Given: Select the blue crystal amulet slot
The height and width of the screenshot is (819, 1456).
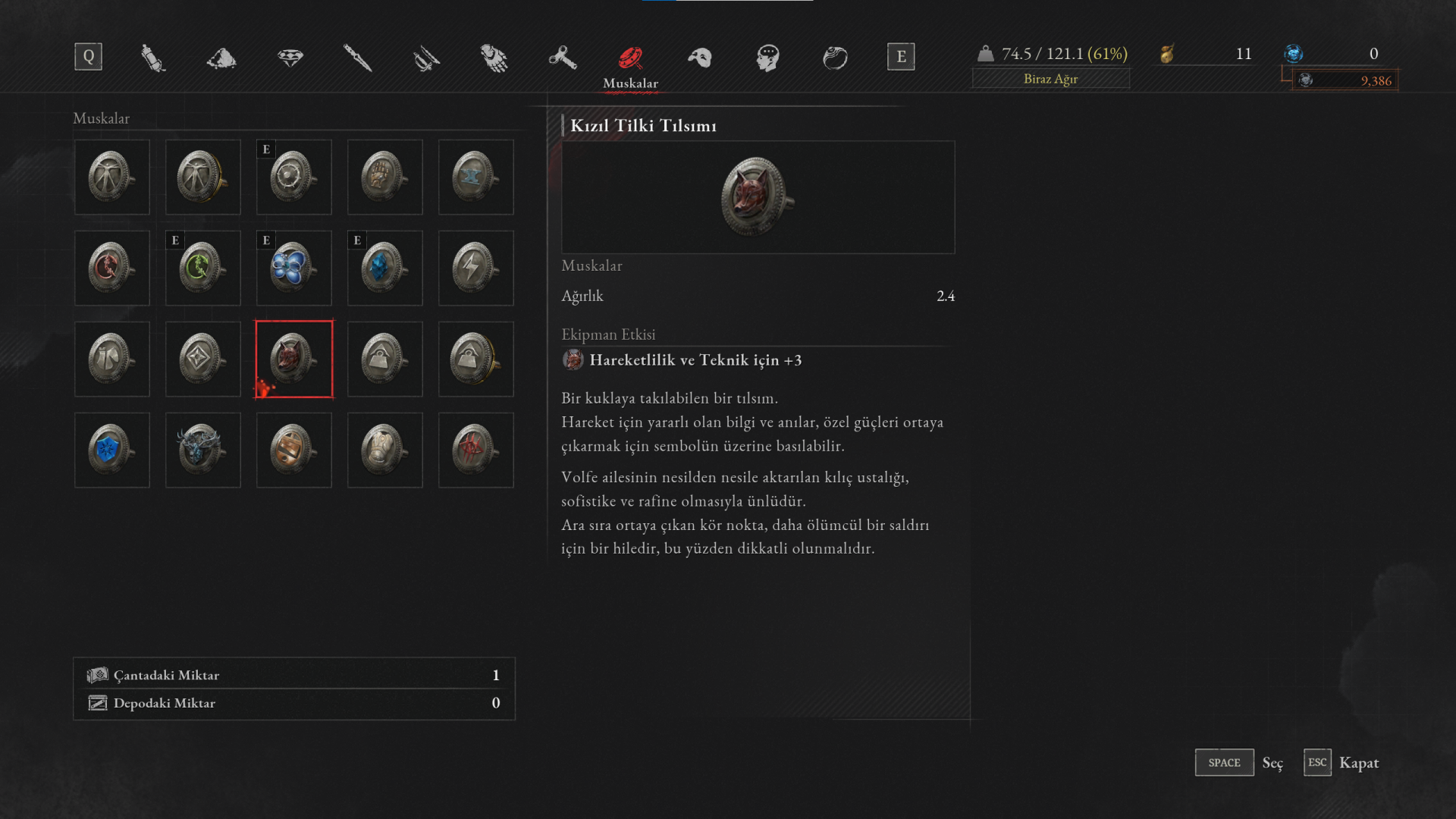Looking at the screenshot, I should click(385, 268).
